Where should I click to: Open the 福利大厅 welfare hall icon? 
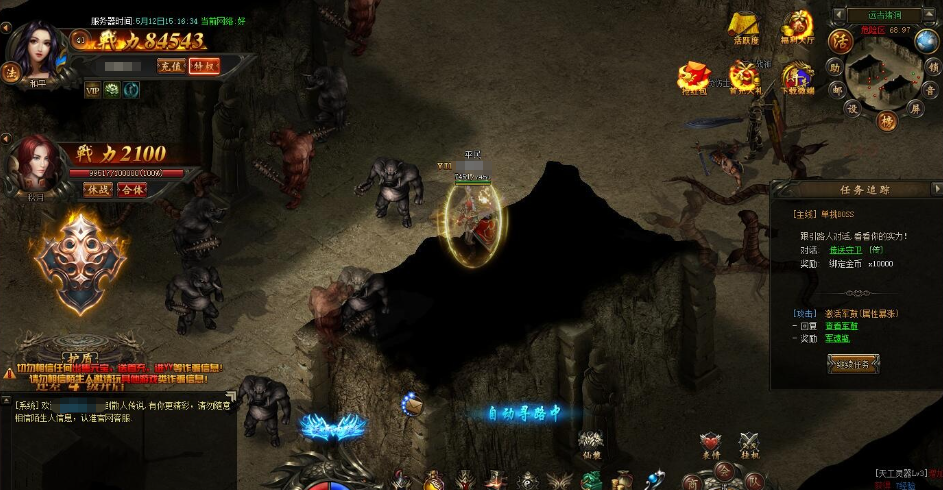click(797, 27)
